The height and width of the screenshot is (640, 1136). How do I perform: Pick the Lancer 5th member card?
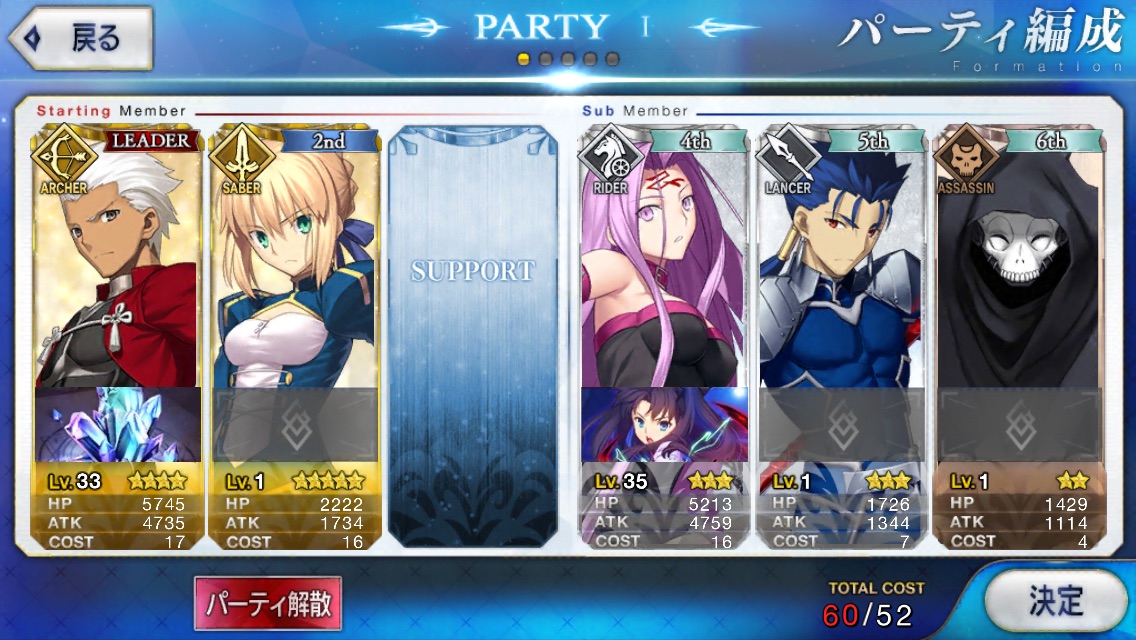[840, 260]
